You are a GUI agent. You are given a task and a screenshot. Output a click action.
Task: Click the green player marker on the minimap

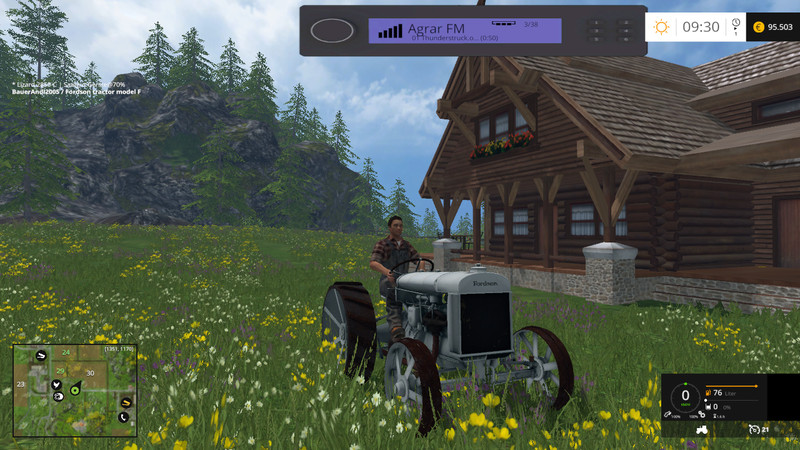(x=75, y=392)
